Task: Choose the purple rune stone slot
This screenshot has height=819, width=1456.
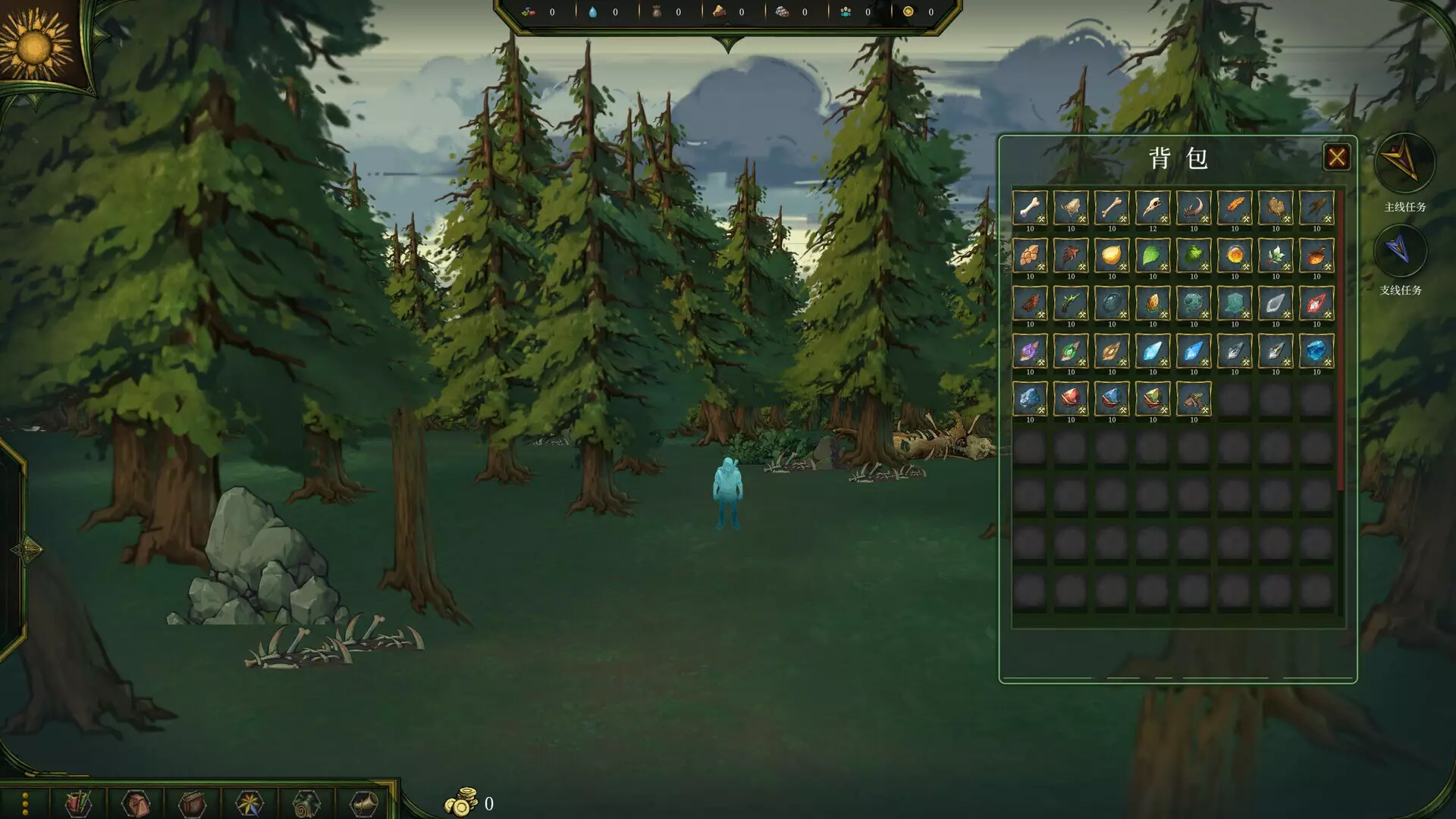Action: 1029,351
